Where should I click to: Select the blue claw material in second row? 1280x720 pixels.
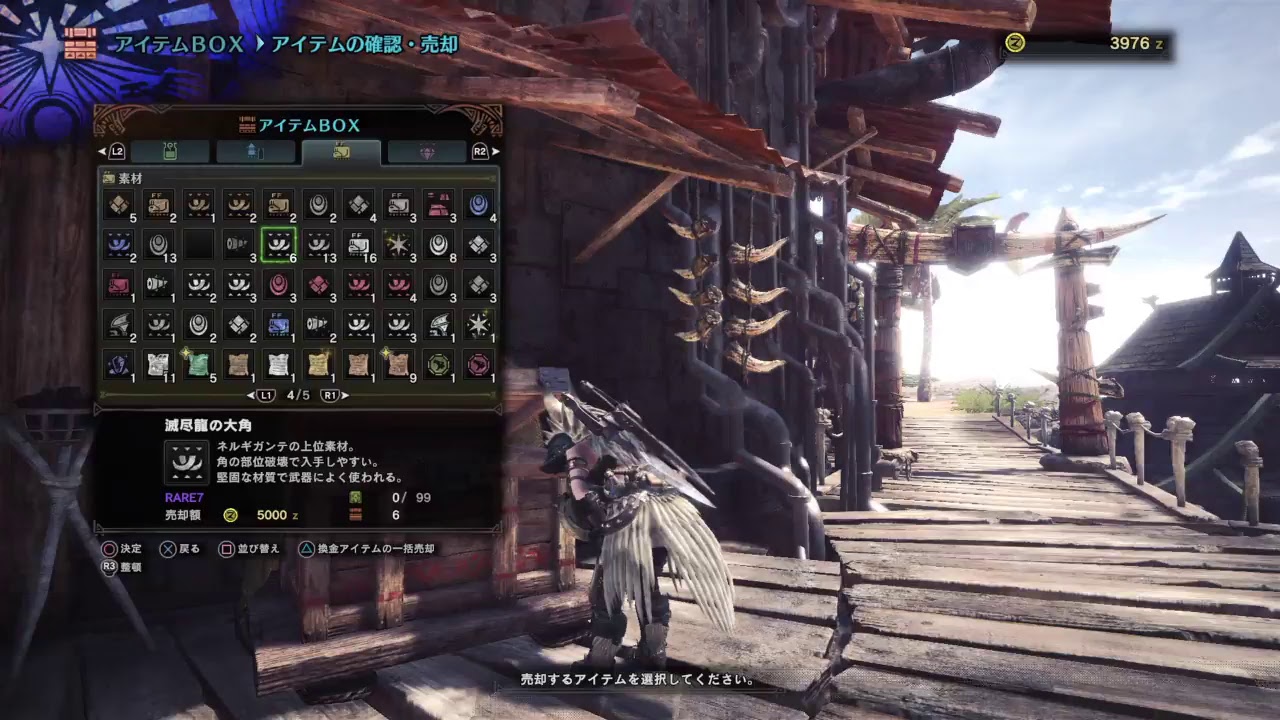pos(118,242)
